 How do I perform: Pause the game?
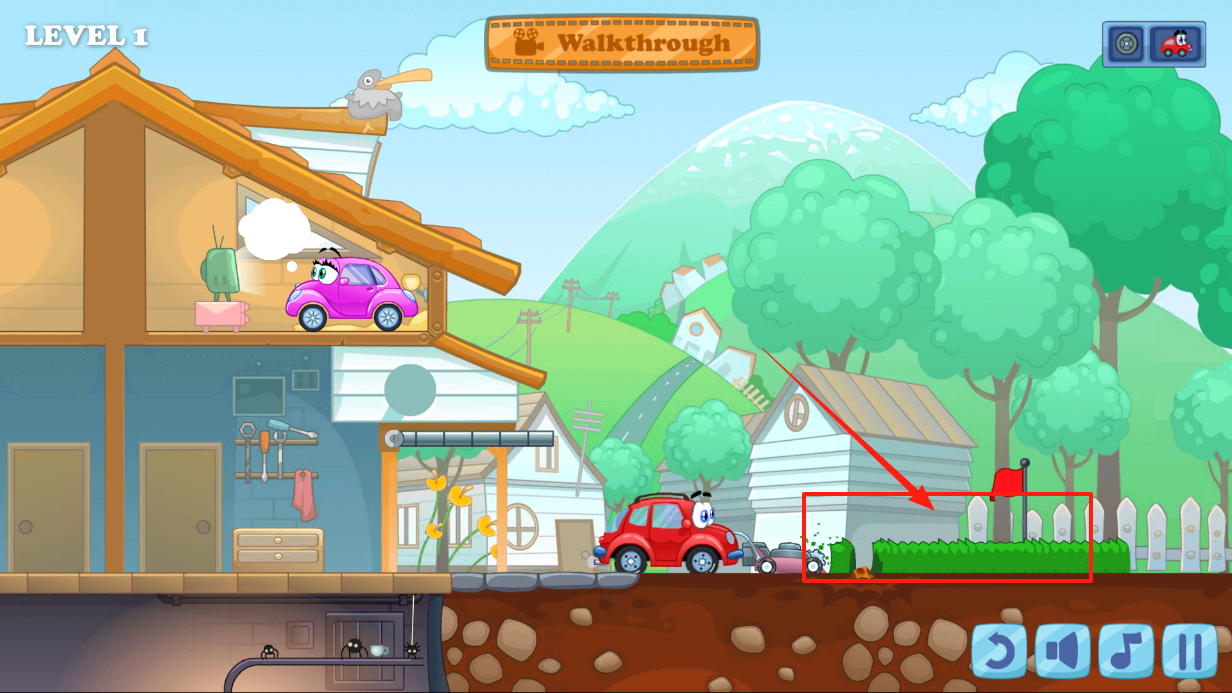tap(1189, 651)
